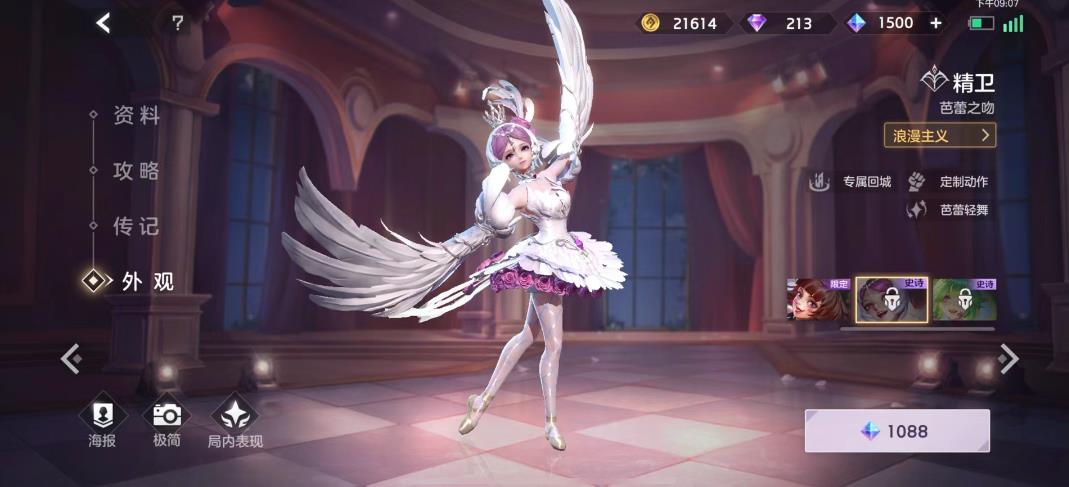Screen dimensions: 1069x487
Task: Select the 限定 limited skin thumbnail
Action: [818, 300]
